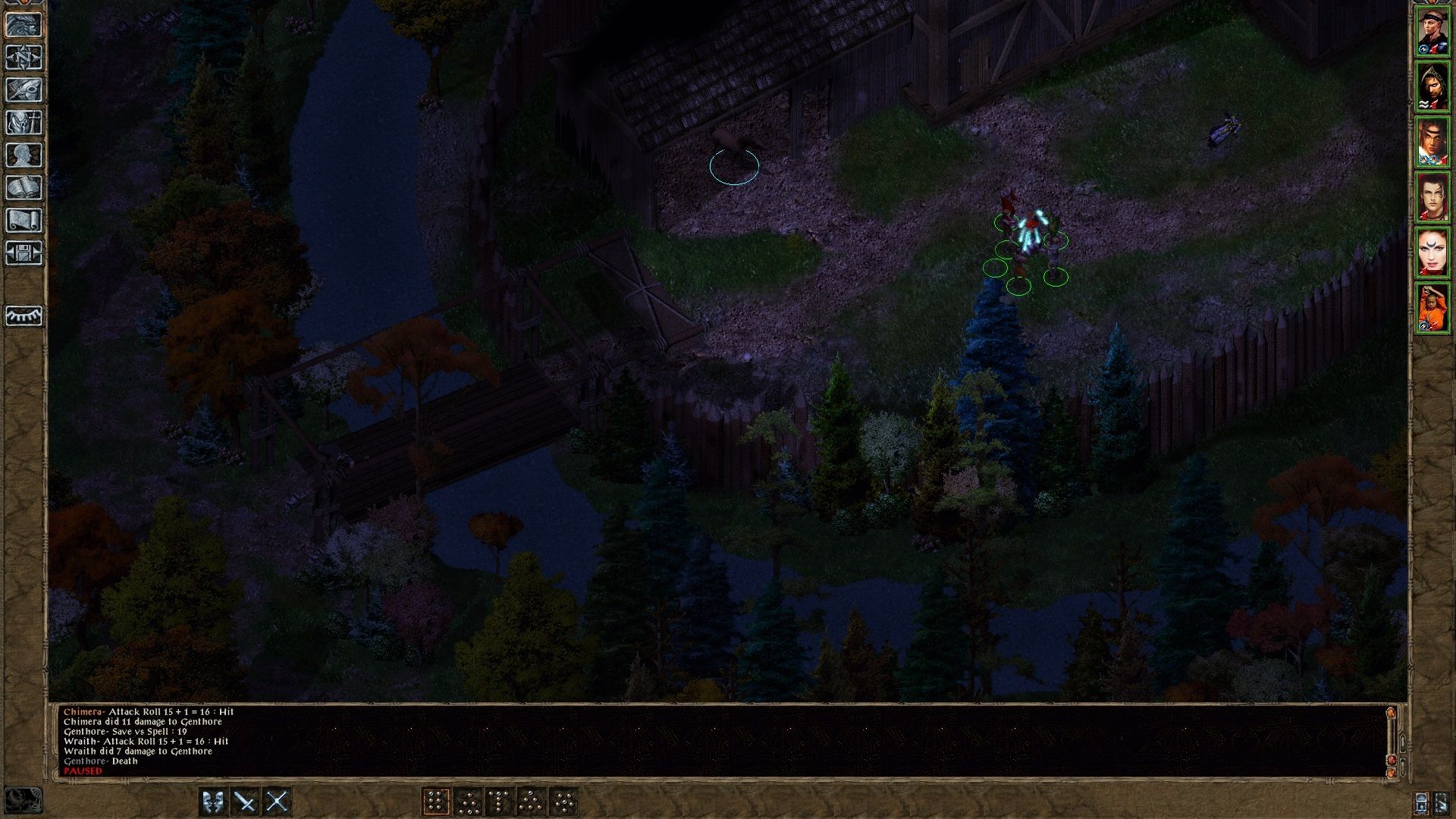Open the mage spellbook icon
Image resolution: width=1456 pixels, height=819 pixels.
point(24,187)
